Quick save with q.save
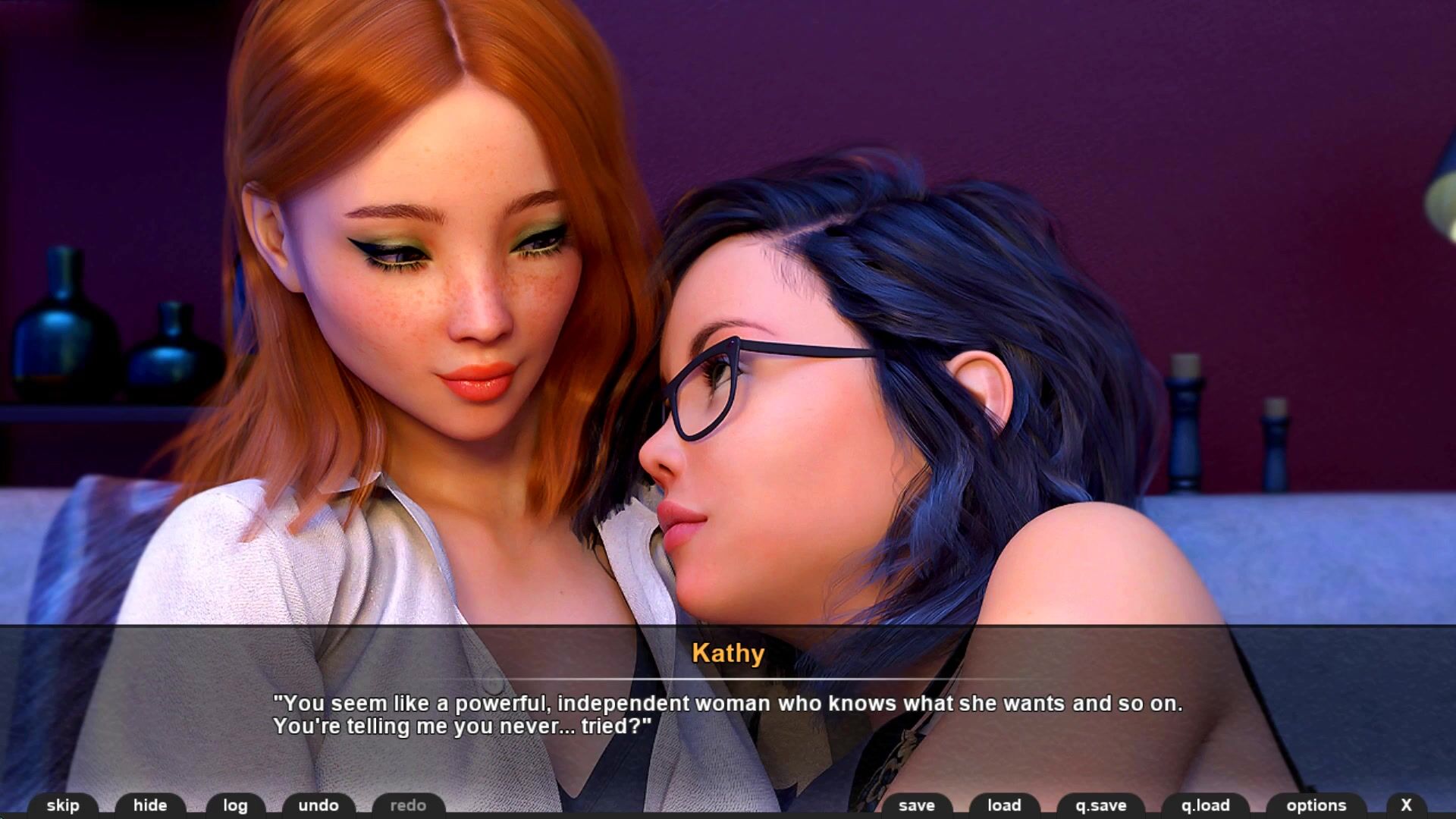Image resolution: width=1456 pixels, height=819 pixels. pos(1100,805)
